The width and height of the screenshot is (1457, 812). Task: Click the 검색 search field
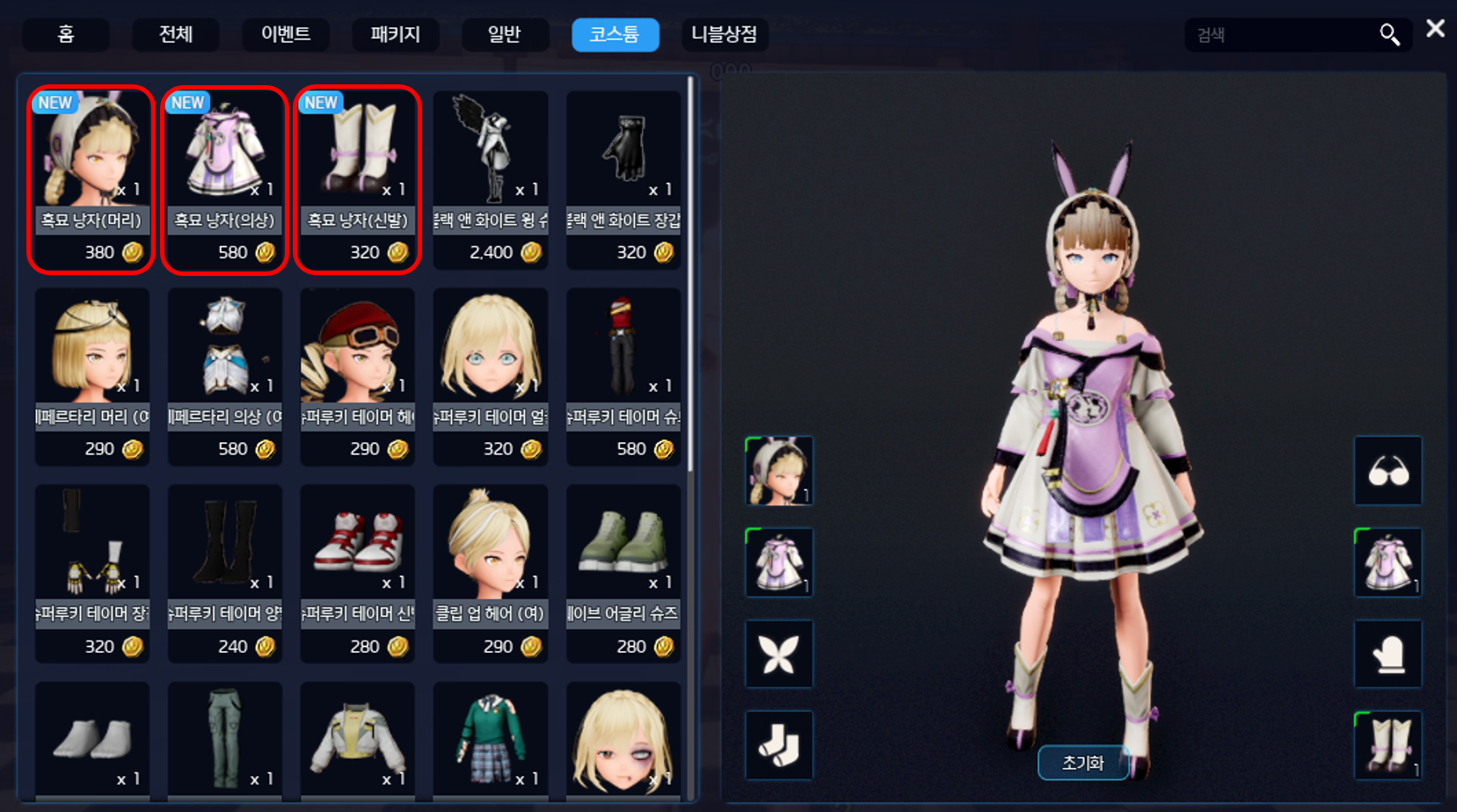[x=1279, y=35]
